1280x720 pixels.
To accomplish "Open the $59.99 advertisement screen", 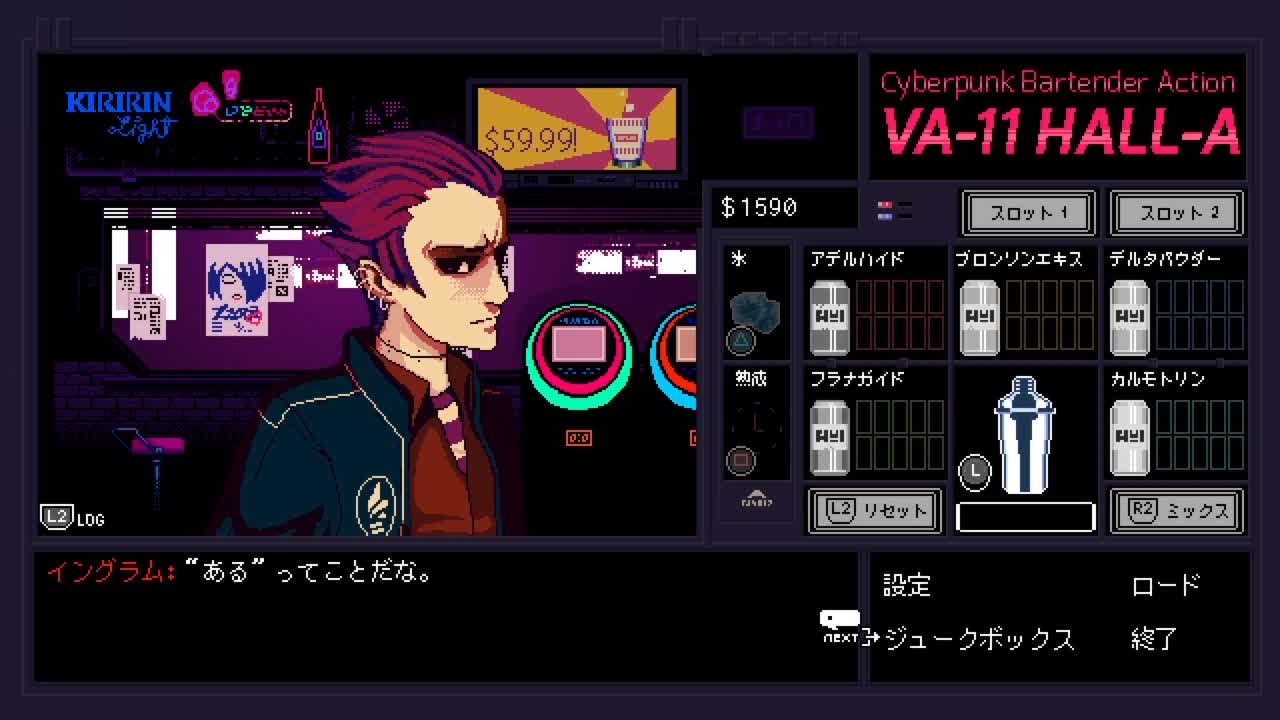I will click(x=576, y=128).
